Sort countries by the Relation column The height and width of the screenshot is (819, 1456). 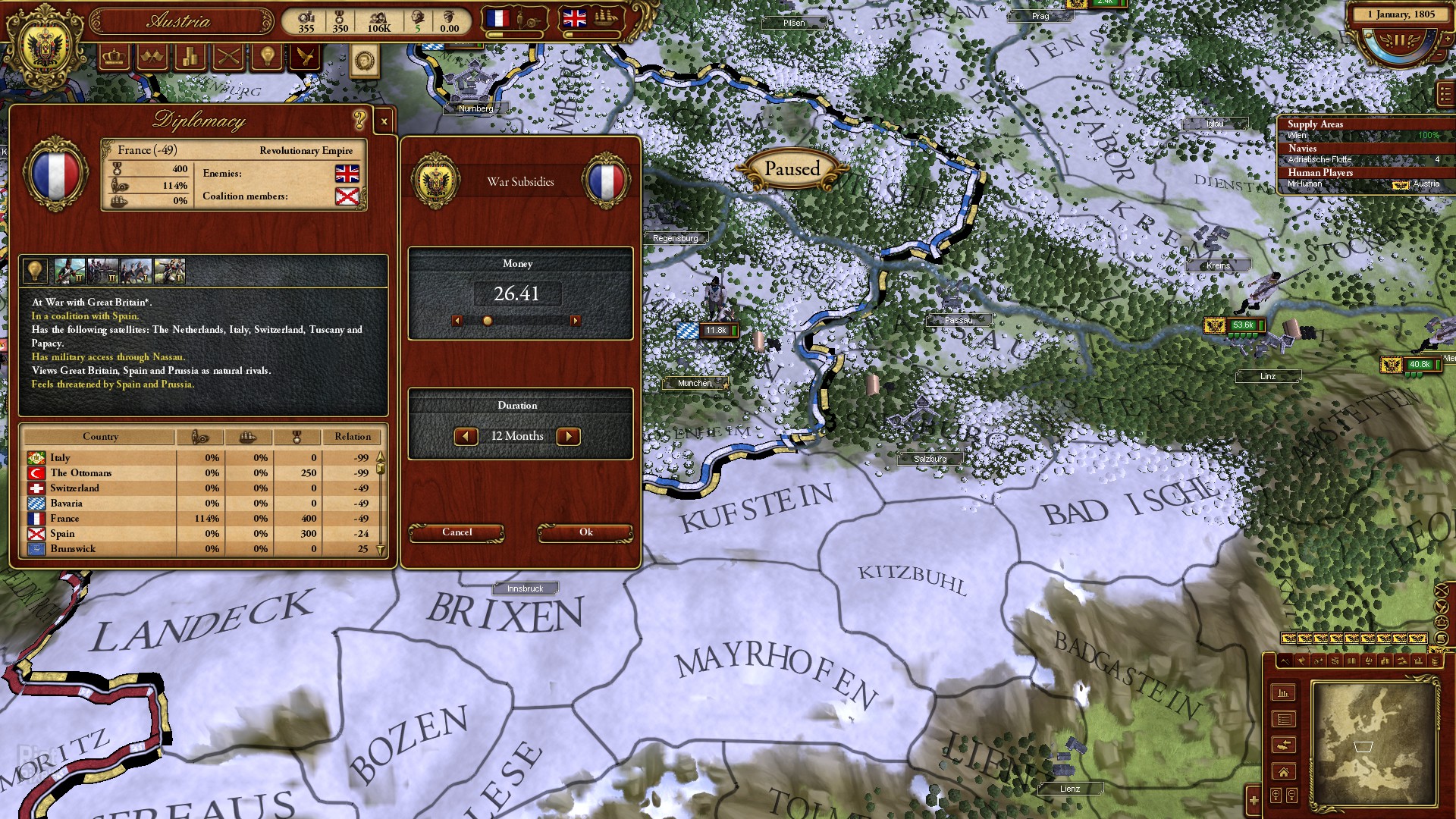point(353,437)
